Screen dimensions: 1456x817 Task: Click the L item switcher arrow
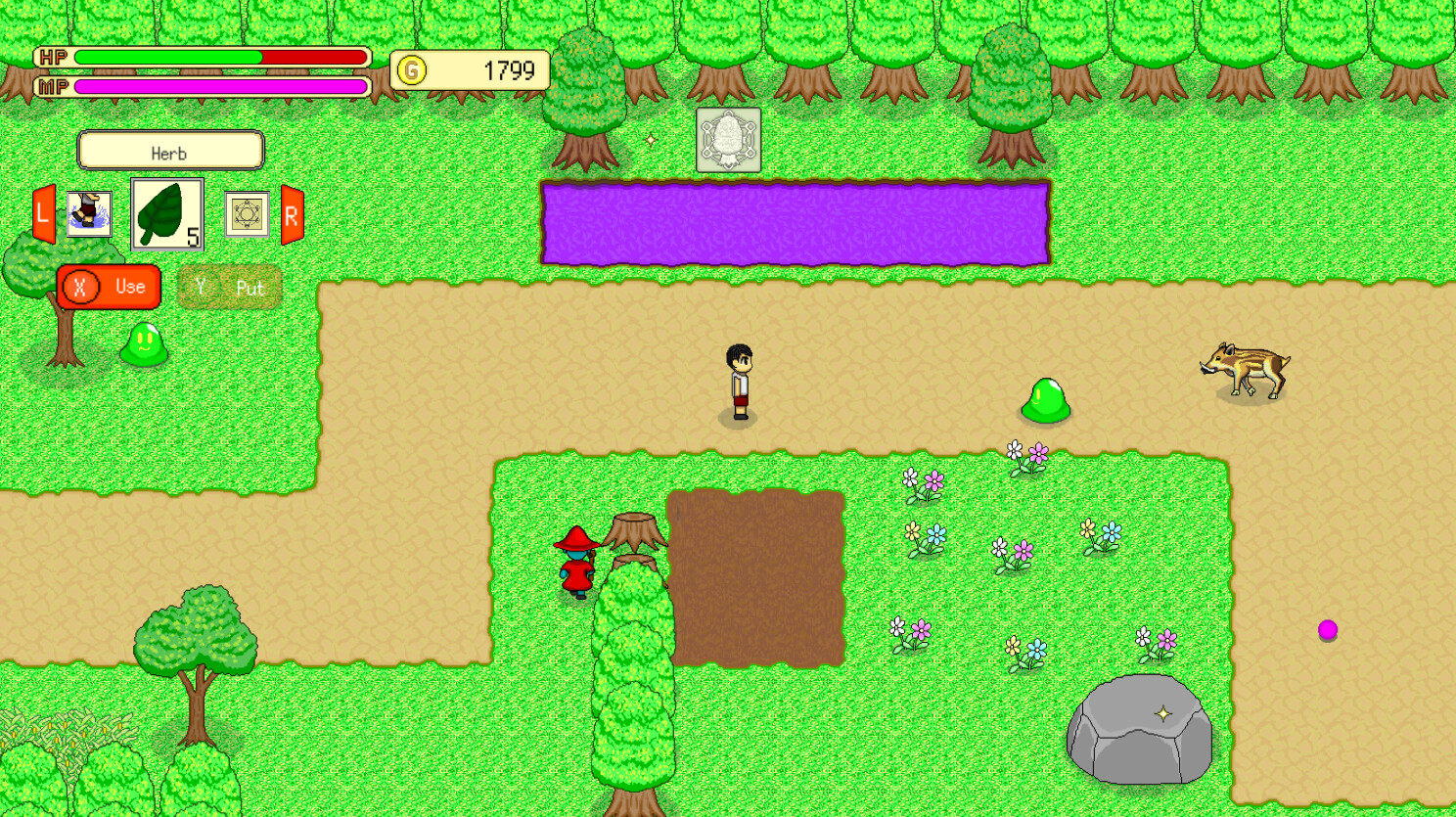pos(41,213)
